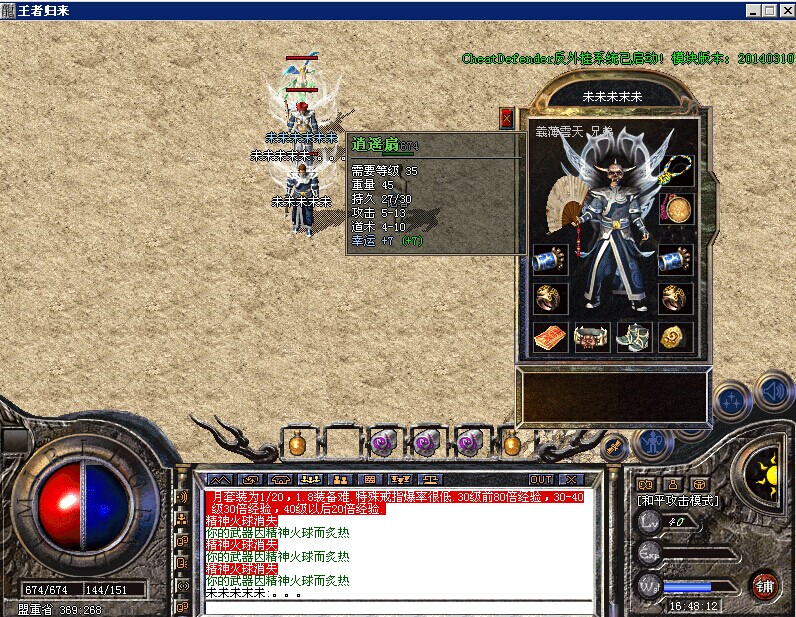Image resolution: width=796 pixels, height=617 pixels.
Task: Click the golden spiral gem slot
Action: pyautogui.click(x=676, y=337)
